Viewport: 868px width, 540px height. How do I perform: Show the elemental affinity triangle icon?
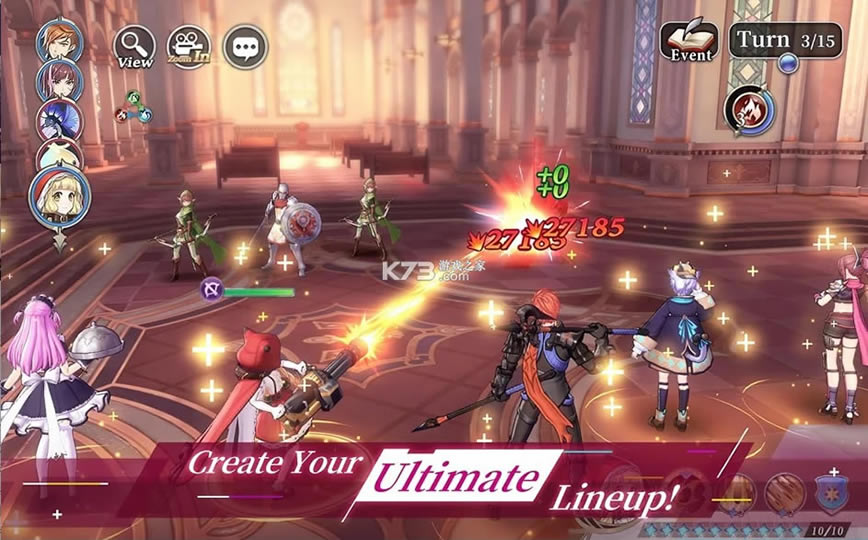point(135,107)
